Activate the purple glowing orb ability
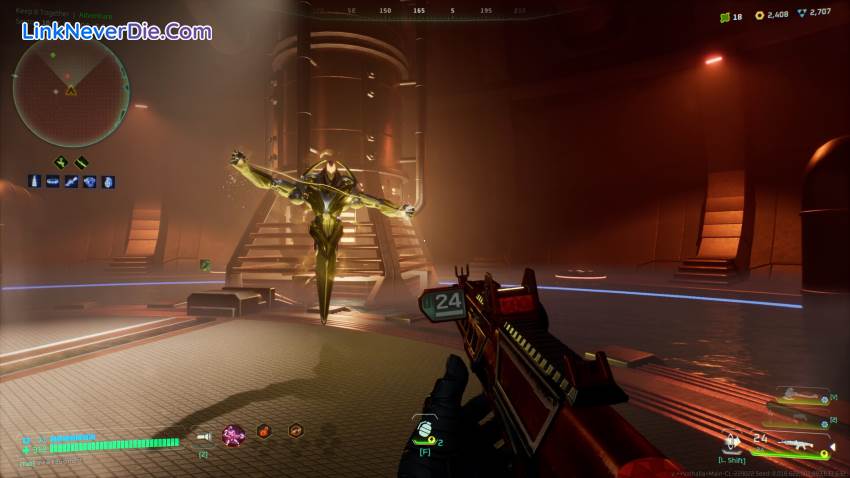 [x=233, y=435]
